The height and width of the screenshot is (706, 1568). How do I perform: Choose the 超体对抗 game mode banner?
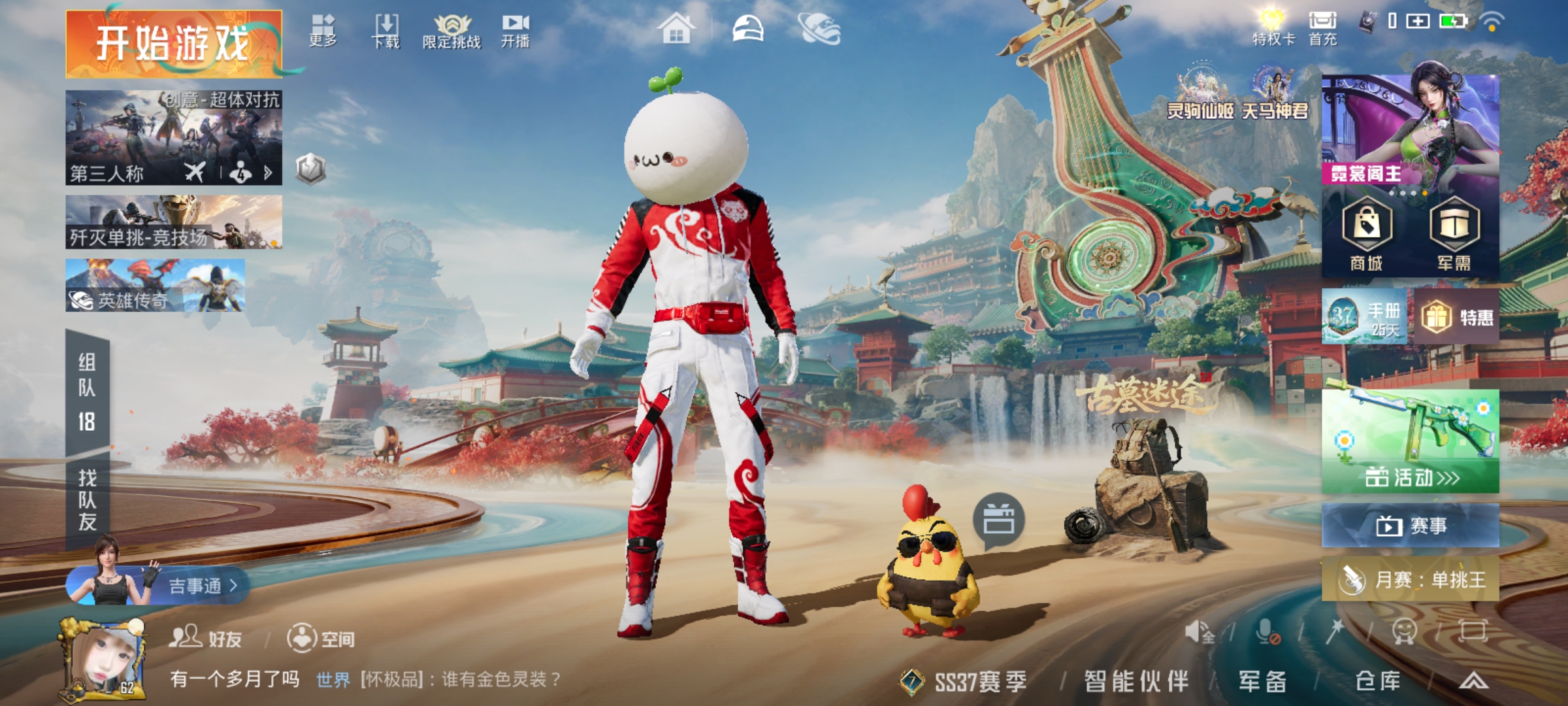pos(174,137)
